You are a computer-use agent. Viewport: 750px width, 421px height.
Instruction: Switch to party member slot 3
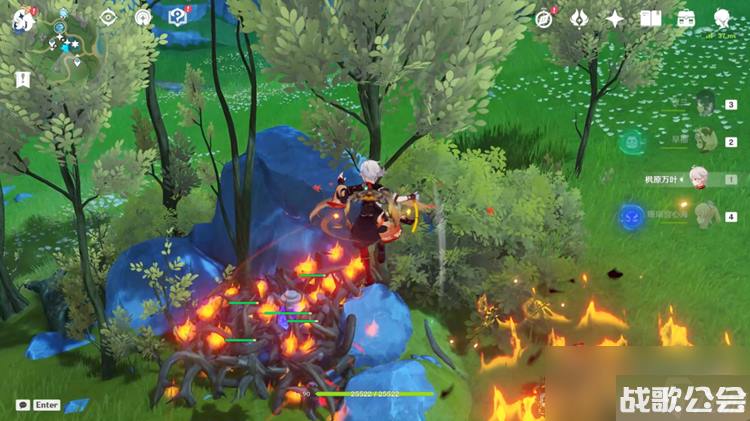pos(707,104)
